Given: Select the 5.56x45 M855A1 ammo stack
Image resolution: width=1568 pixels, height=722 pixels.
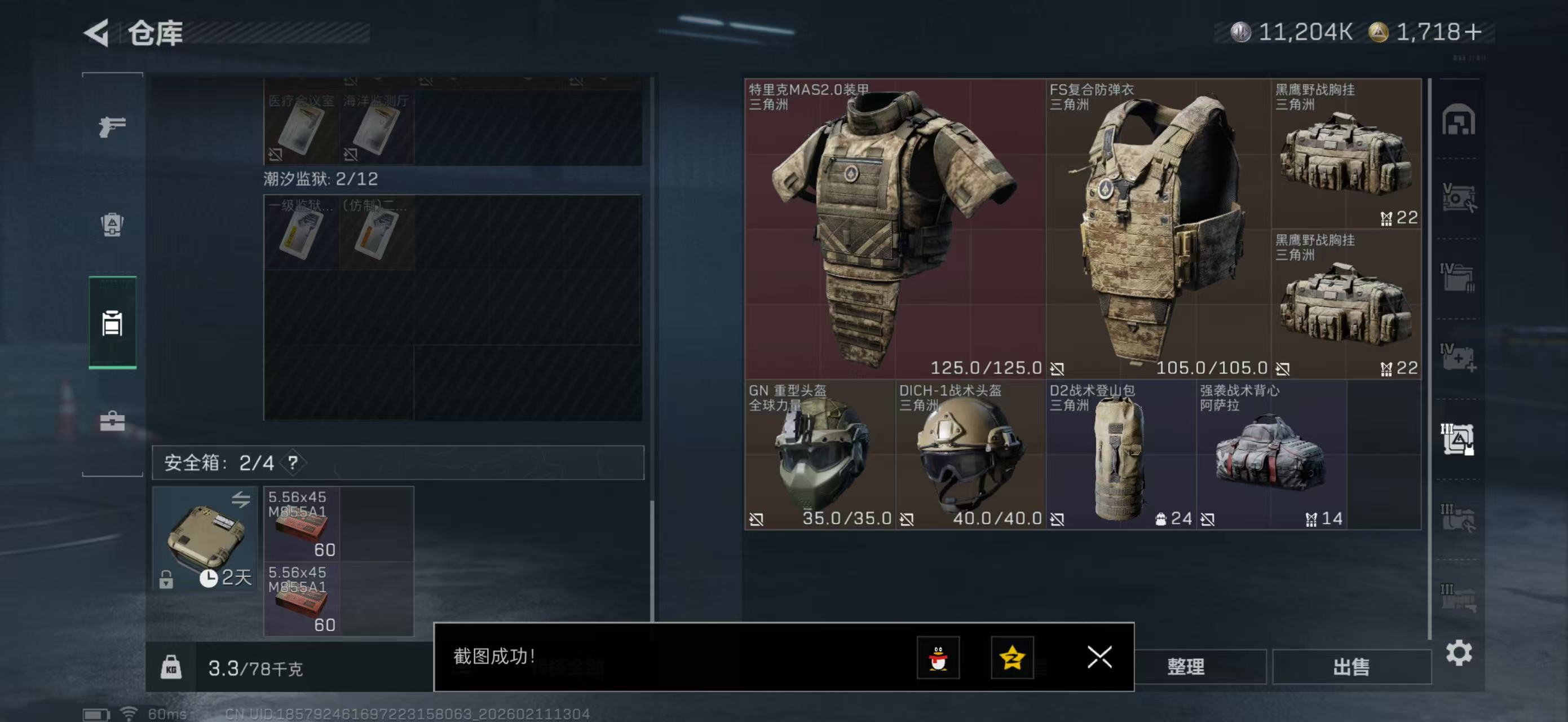Looking at the screenshot, I should point(301,522).
